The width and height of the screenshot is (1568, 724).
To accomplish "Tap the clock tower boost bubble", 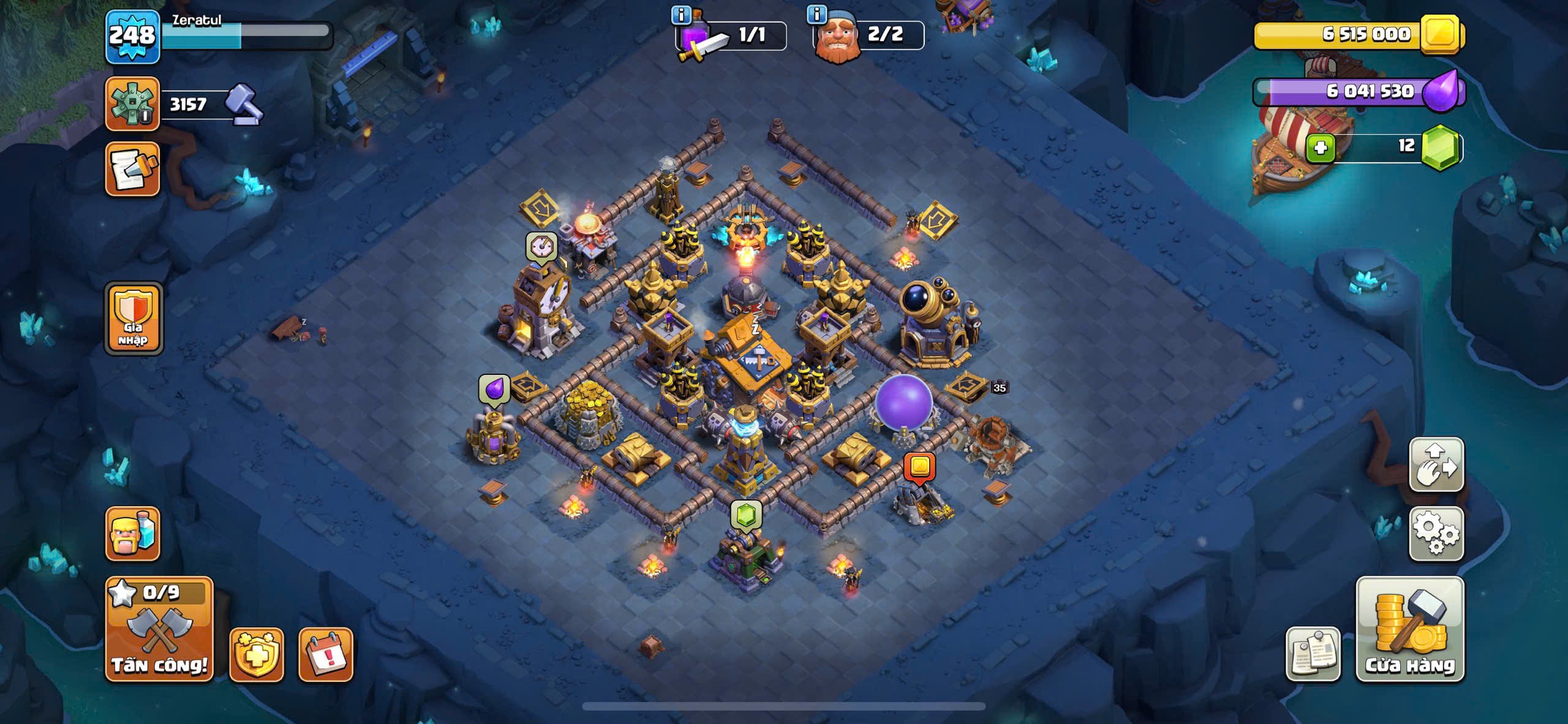I will (x=541, y=247).
